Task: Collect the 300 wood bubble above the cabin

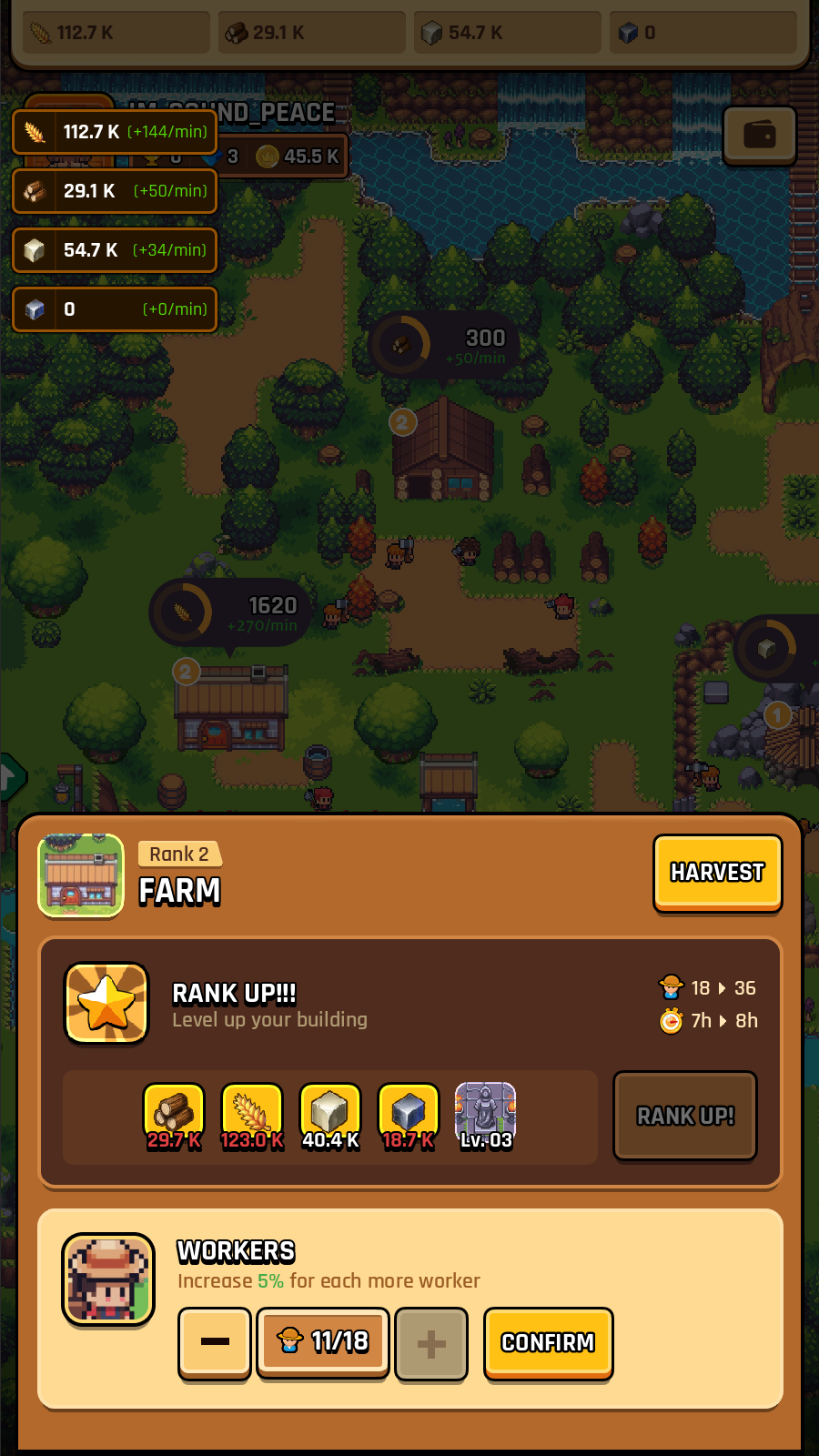Action: coord(444,344)
